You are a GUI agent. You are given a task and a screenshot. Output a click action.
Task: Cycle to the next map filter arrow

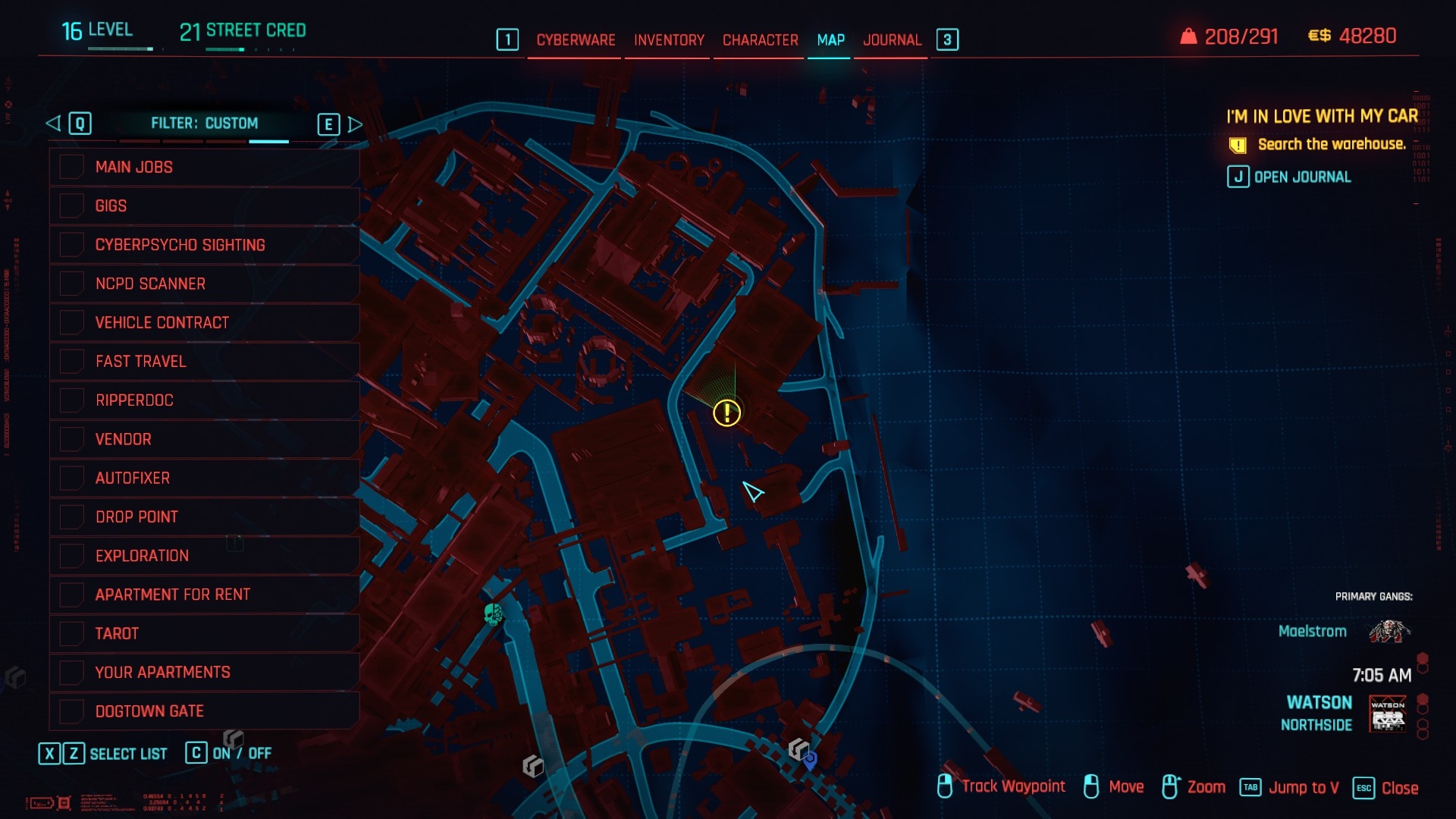pos(354,124)
